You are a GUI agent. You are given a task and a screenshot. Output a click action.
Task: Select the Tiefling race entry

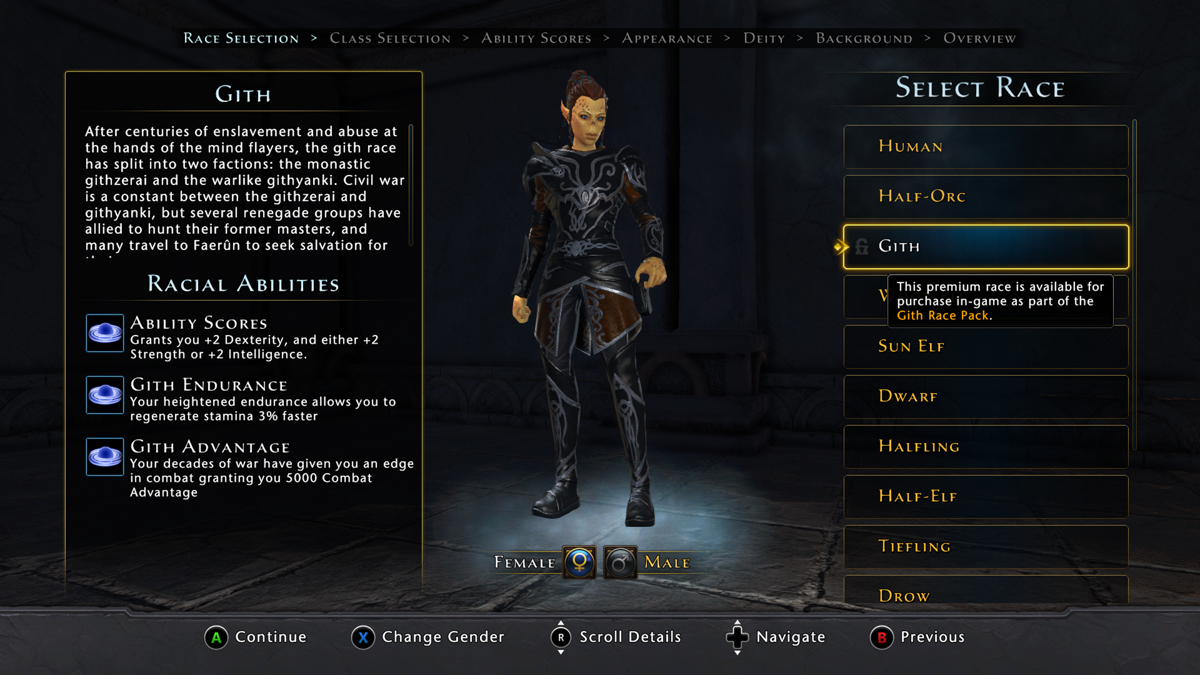point(985,547)
